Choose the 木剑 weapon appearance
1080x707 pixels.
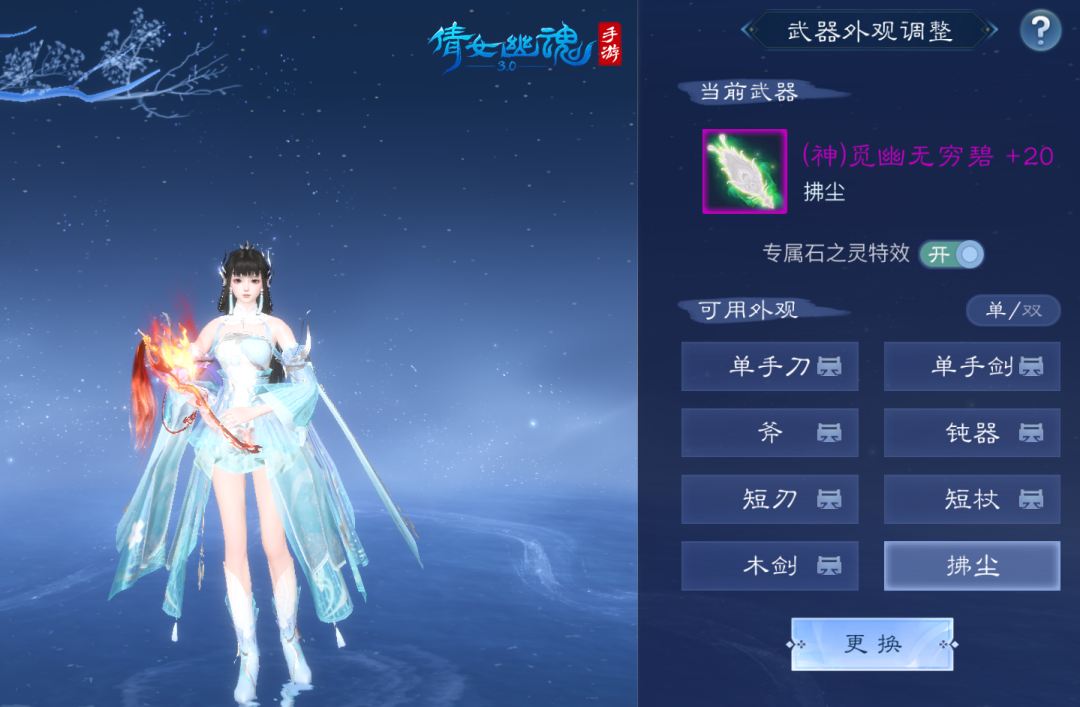[770, 566]
